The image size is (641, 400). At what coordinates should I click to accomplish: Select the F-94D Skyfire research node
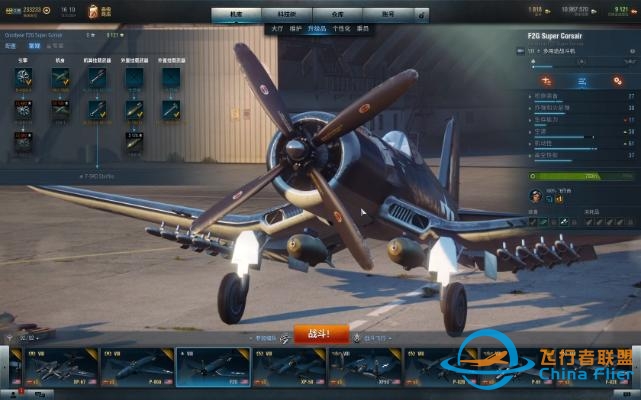pos(98,174)
